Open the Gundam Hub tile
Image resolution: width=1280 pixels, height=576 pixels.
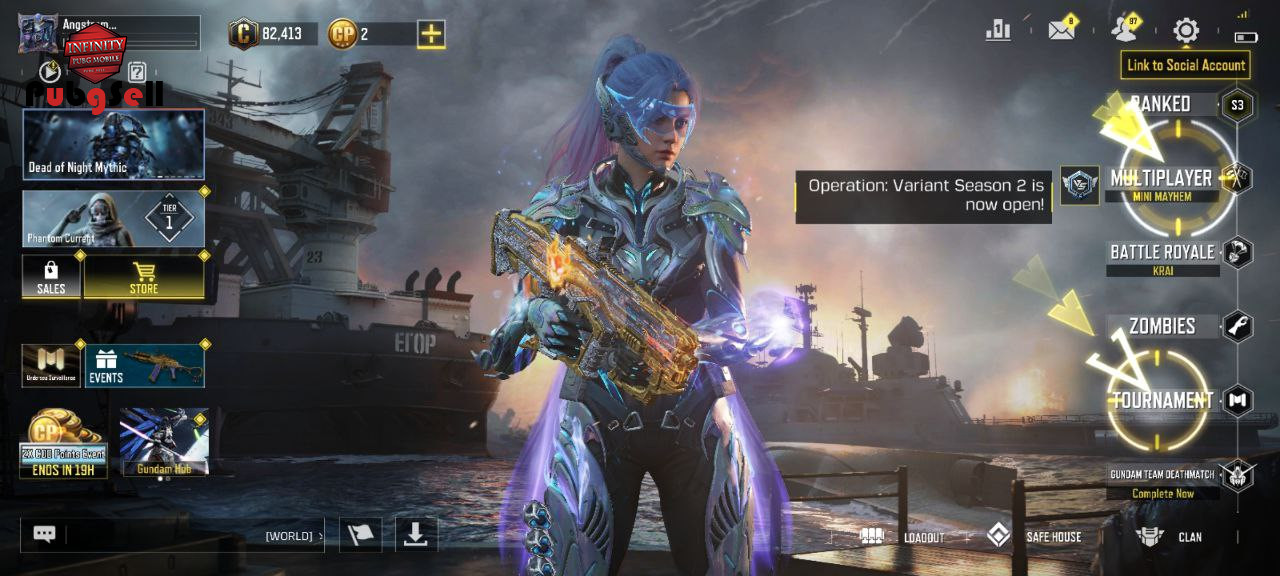(x=164, y=441)
